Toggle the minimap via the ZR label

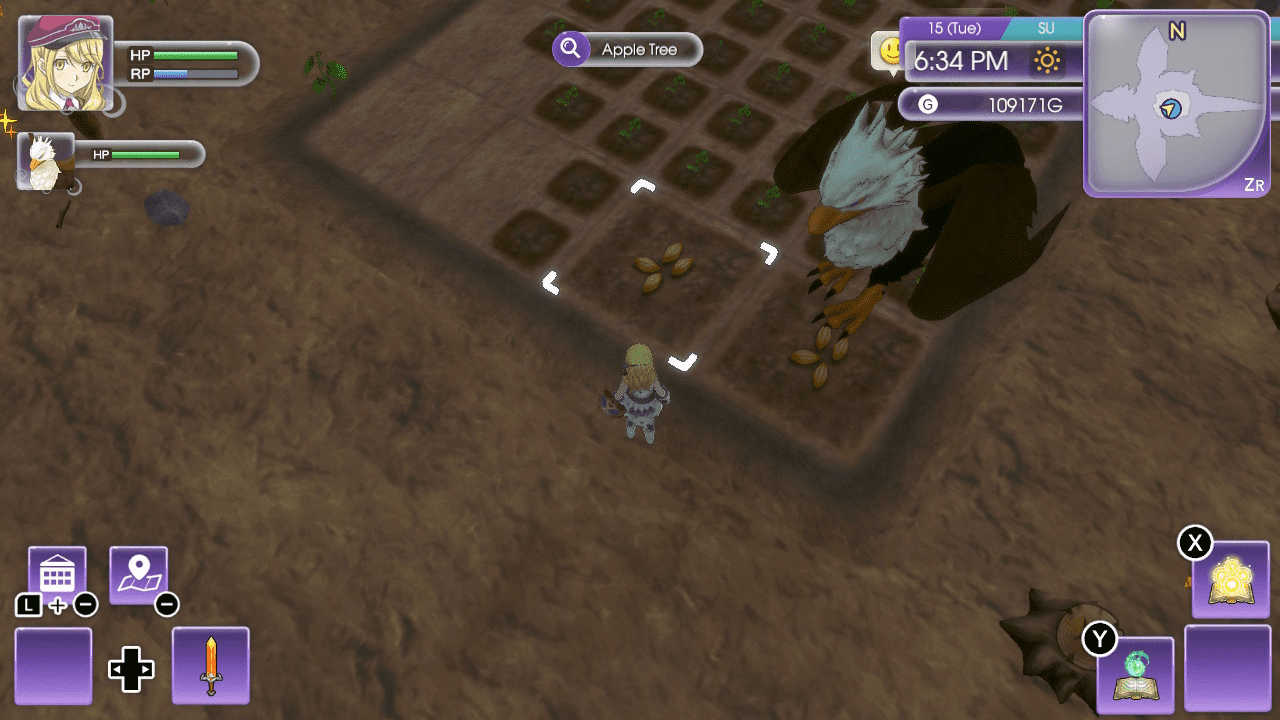coord(1254,184)
